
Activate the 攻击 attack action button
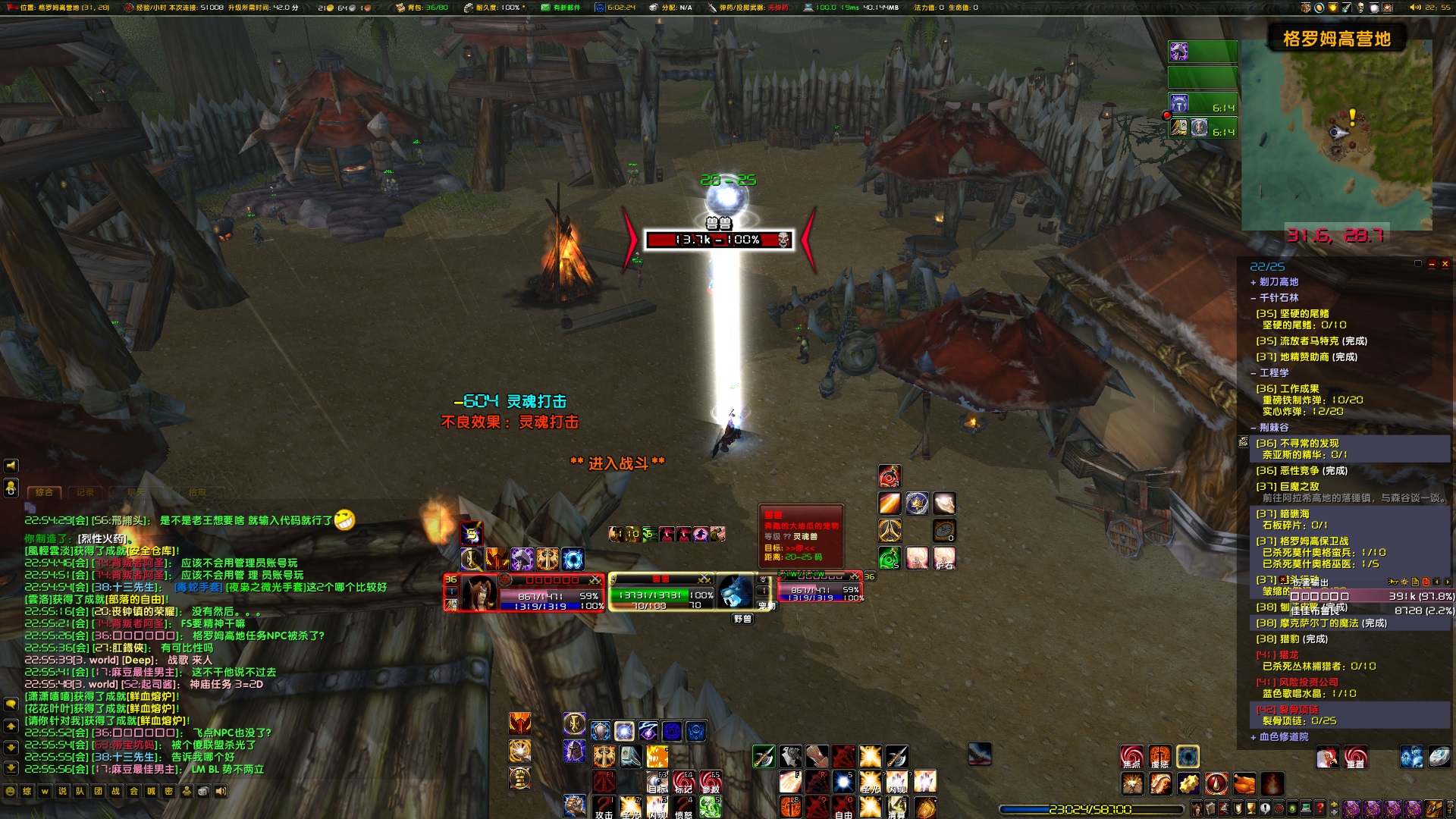click(x=604, y=806)
